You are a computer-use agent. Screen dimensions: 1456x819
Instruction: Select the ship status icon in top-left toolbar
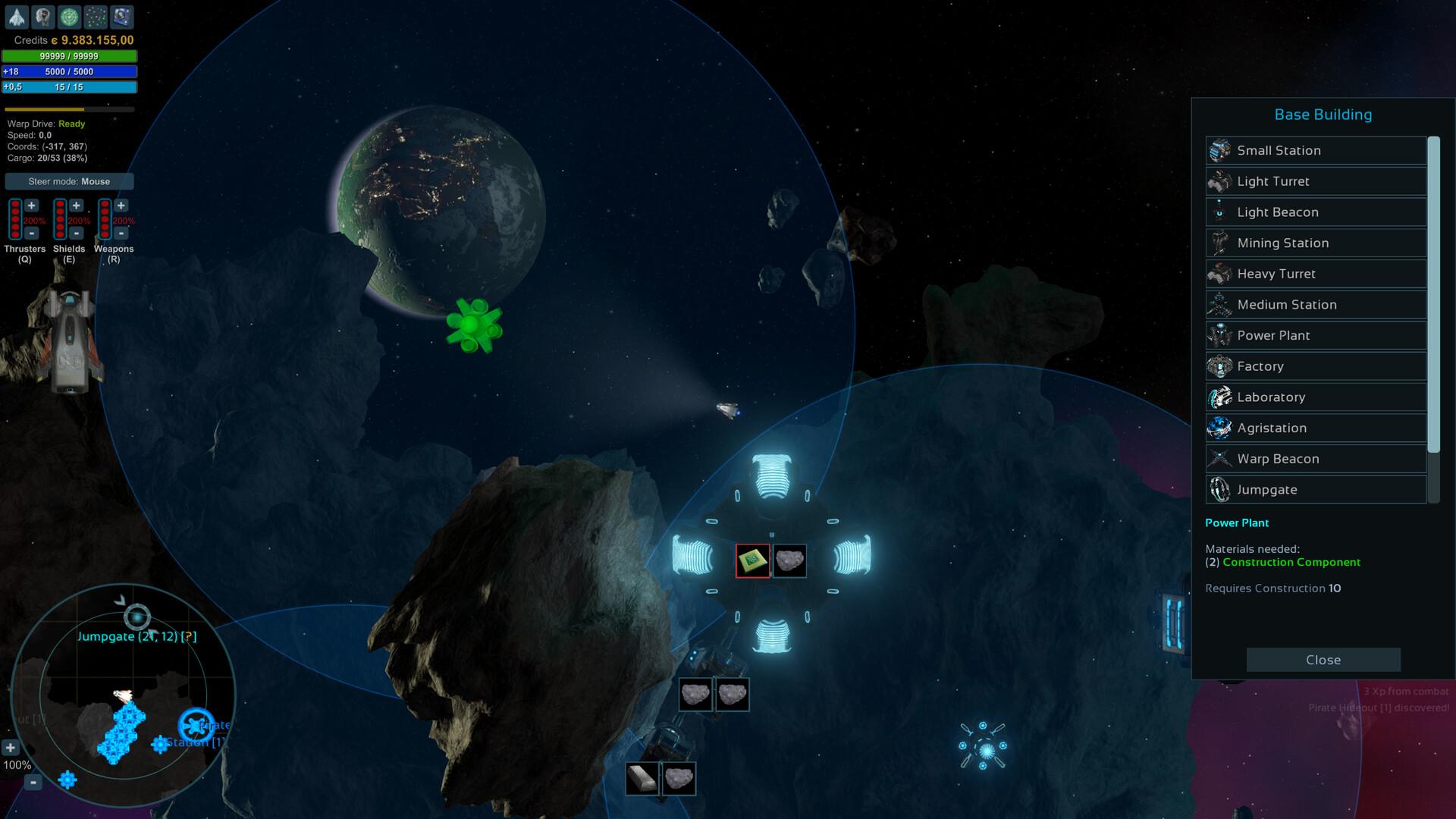[x=17, y=15]
